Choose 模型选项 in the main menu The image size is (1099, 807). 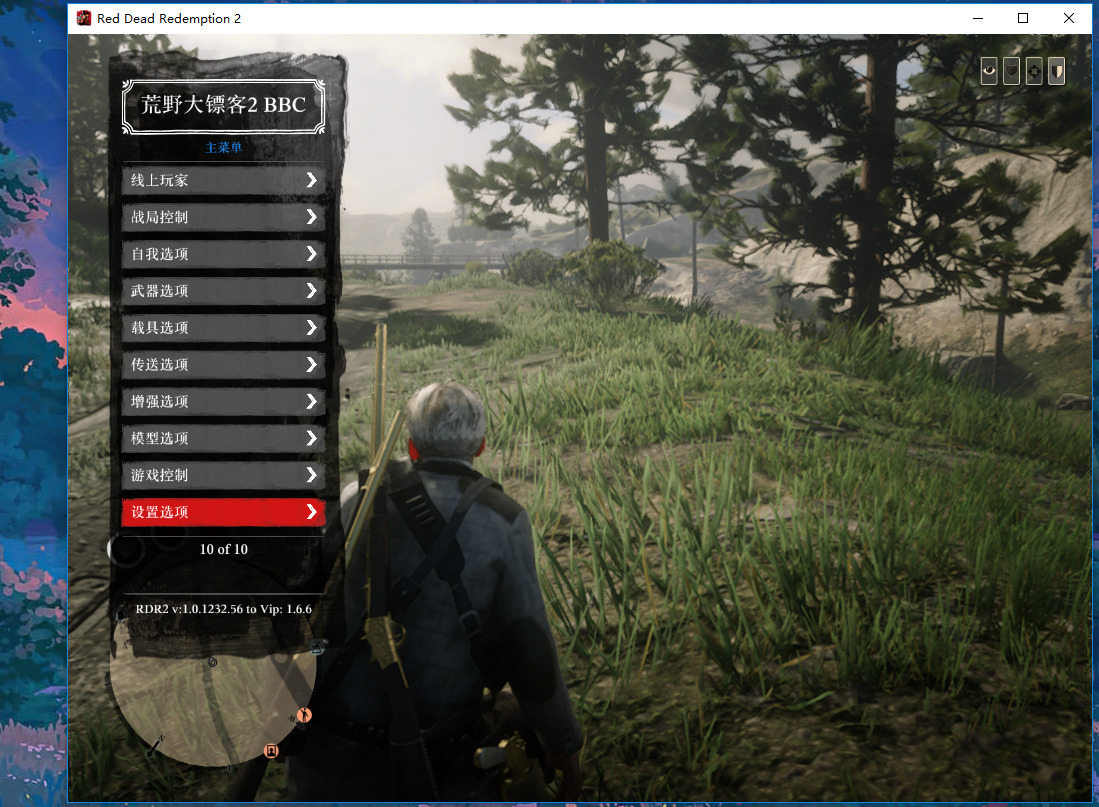tap(222, 438)
